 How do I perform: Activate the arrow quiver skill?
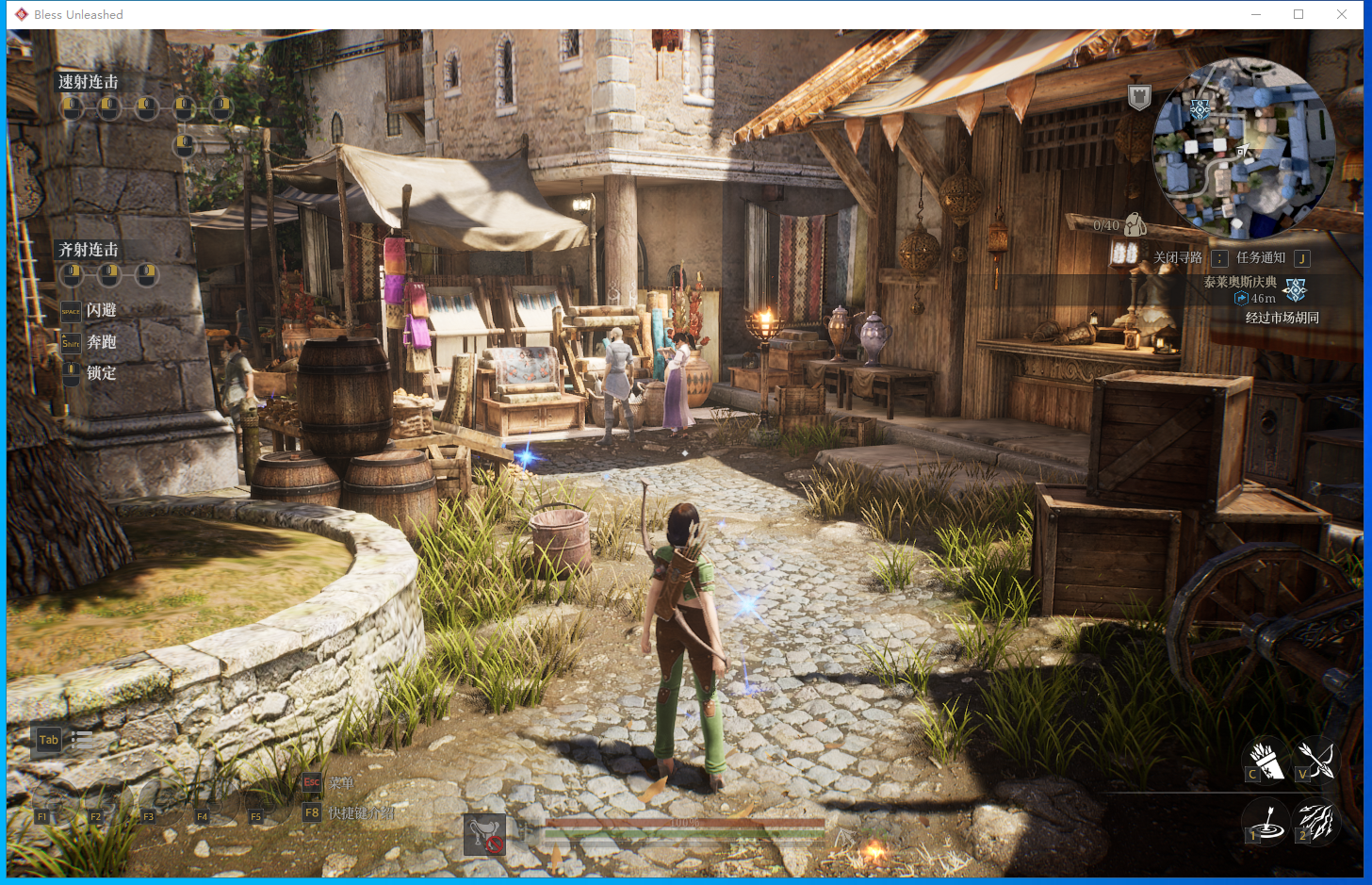pyautogui.click(x=1265, y=760)
